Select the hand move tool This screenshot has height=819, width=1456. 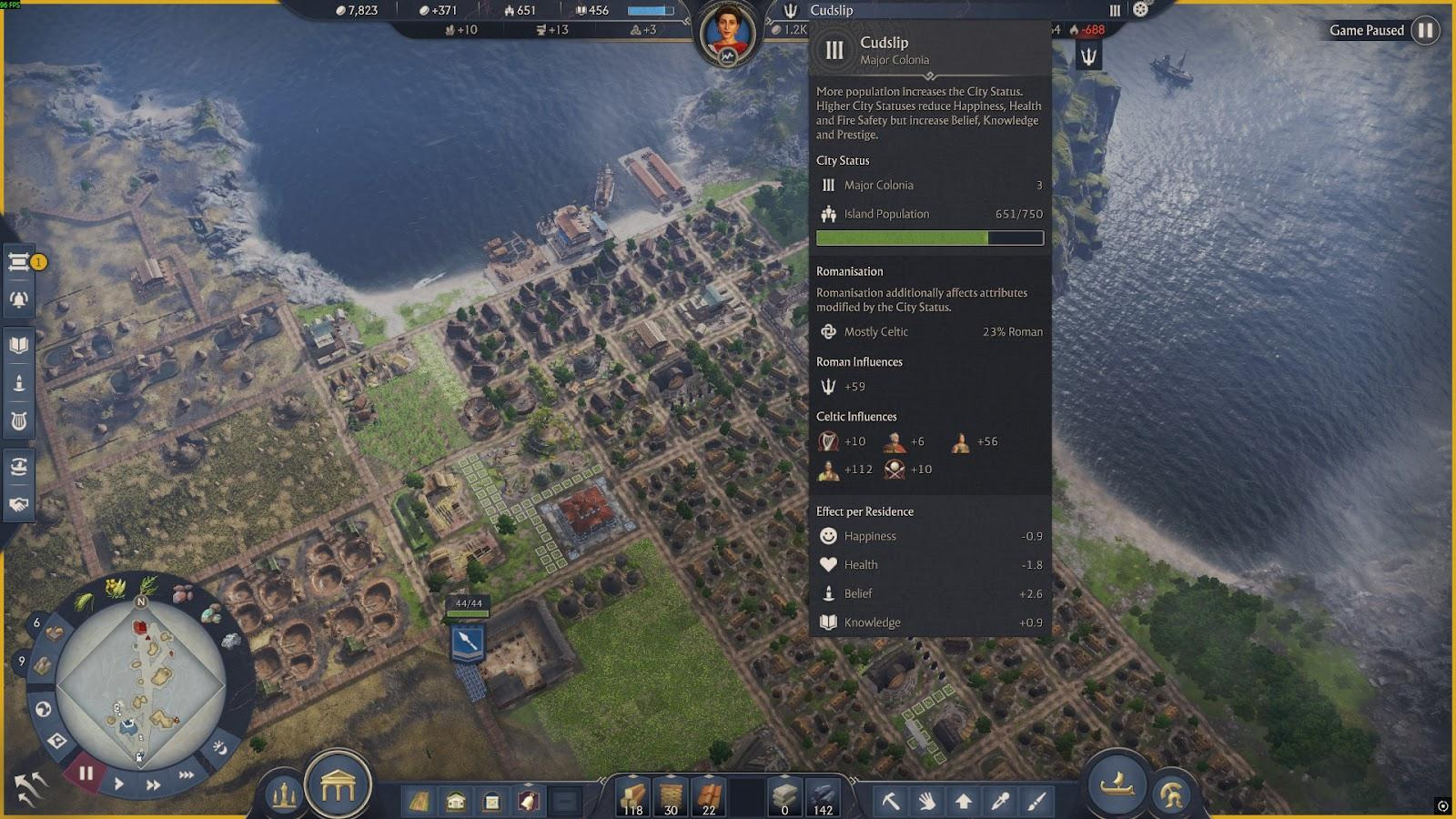coord(927,801)
